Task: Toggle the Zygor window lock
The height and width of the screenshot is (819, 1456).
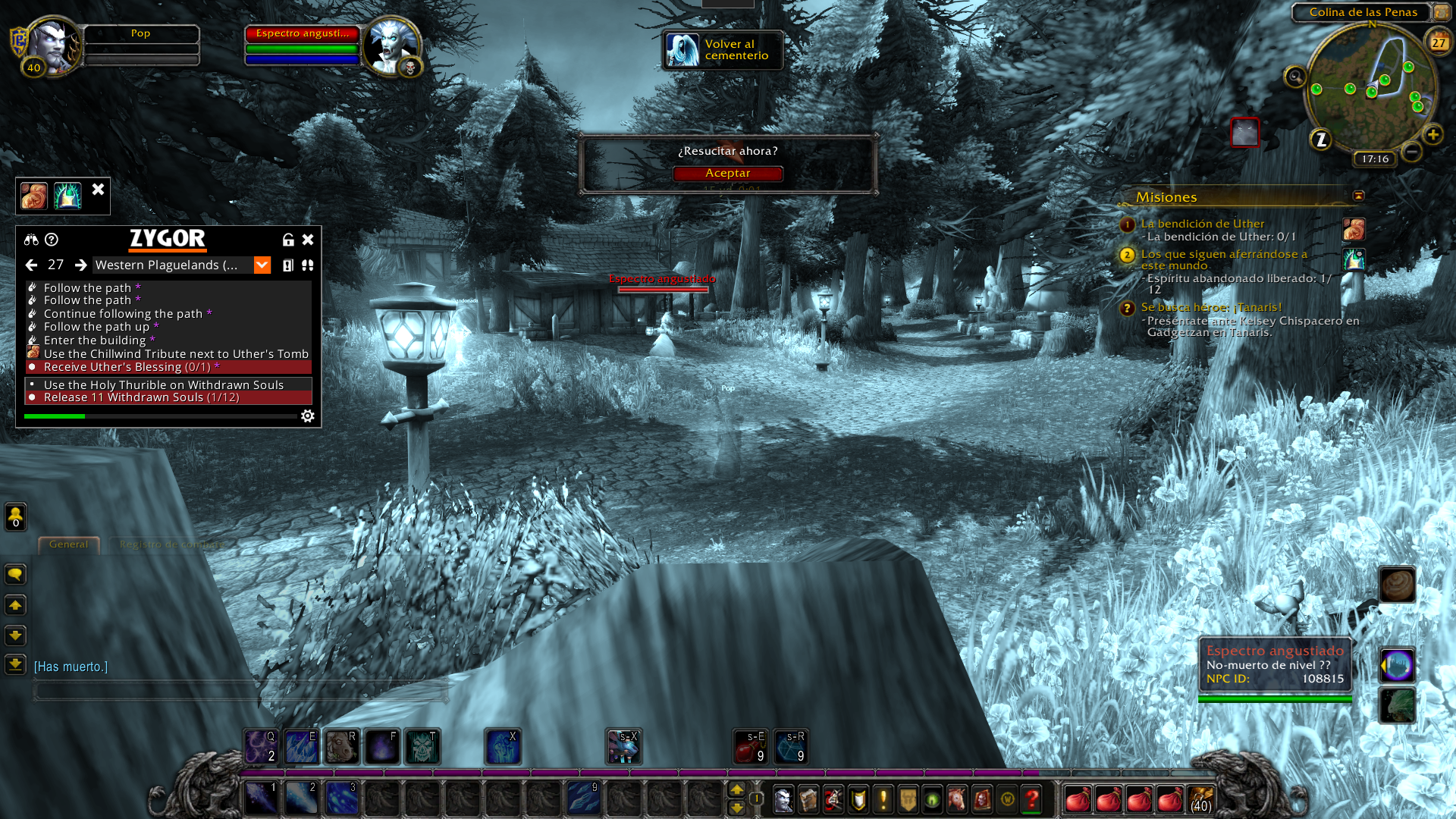Action: [x=288, y=240]
